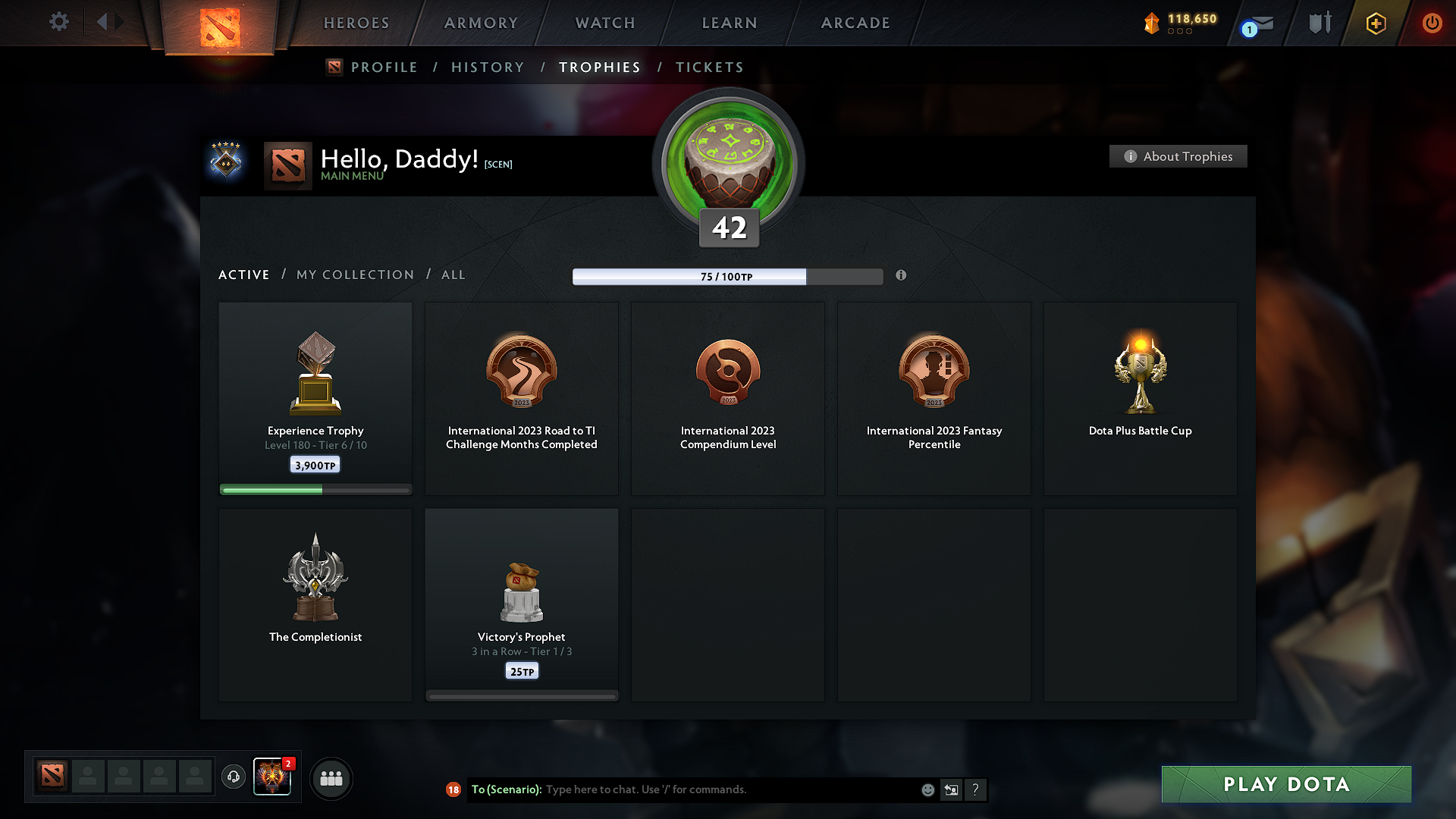Select the MY COLLECTION filter
The image size is (1456, 819).
pyautogui.click(x=354, y=275)
